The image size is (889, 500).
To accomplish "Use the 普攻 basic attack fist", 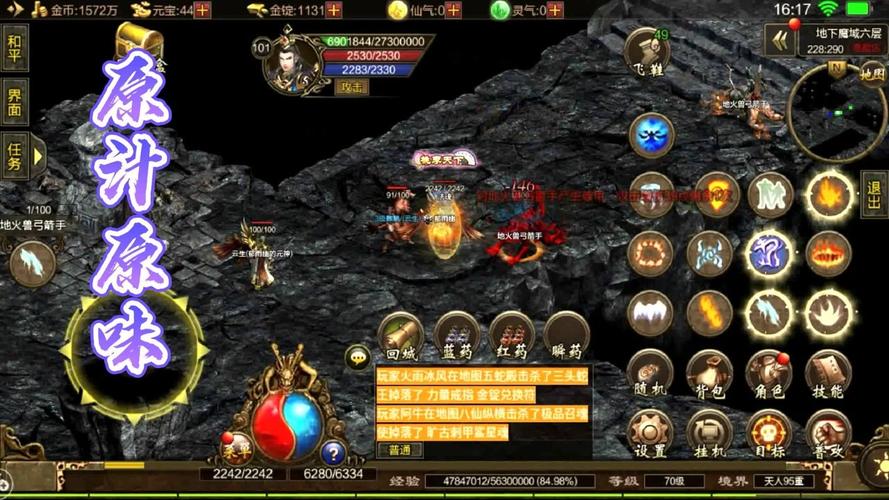I will point(829,431).
